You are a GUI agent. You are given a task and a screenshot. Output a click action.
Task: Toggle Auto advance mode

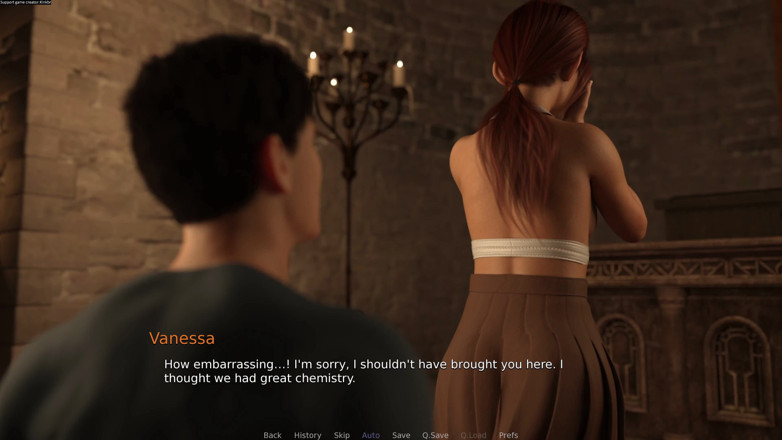pyautogui.click(x=370, y=435)
